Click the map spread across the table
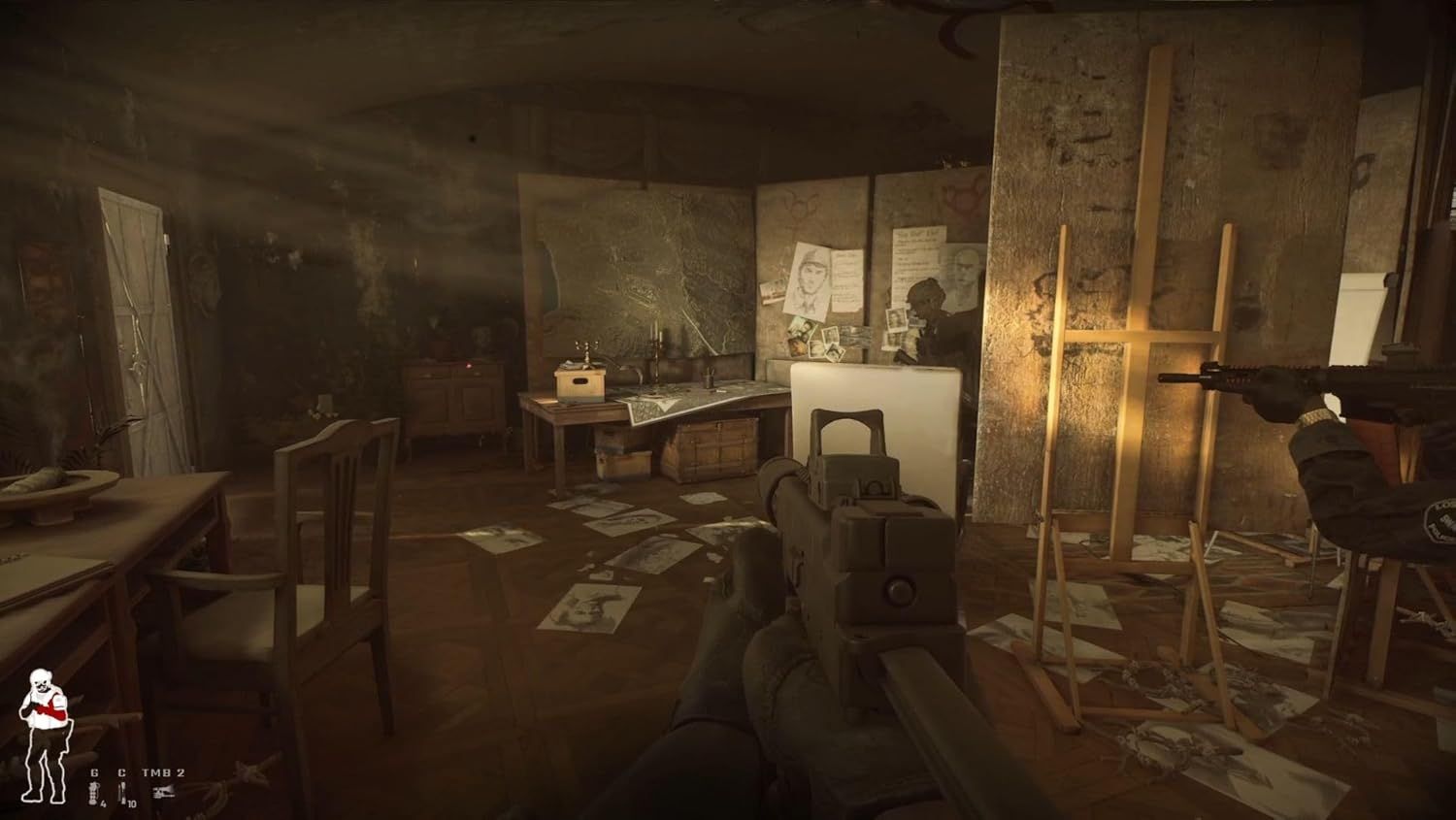 tap(679, 398)
